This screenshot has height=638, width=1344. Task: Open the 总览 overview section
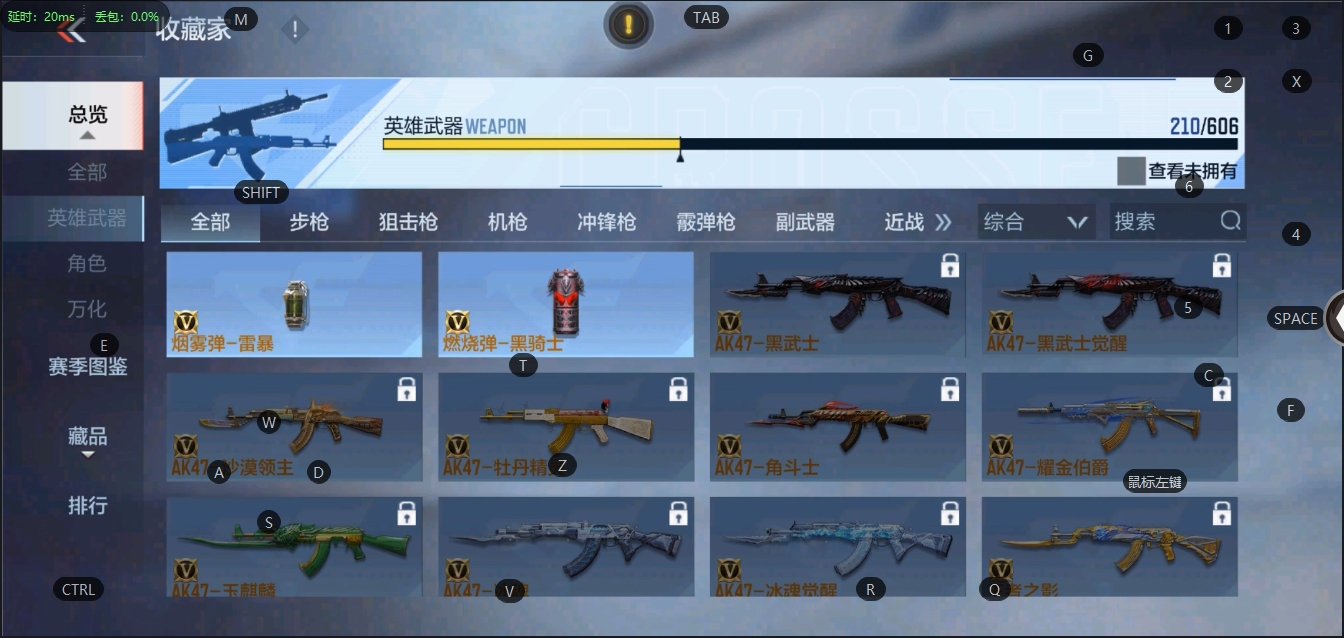[x=87, y=115]
